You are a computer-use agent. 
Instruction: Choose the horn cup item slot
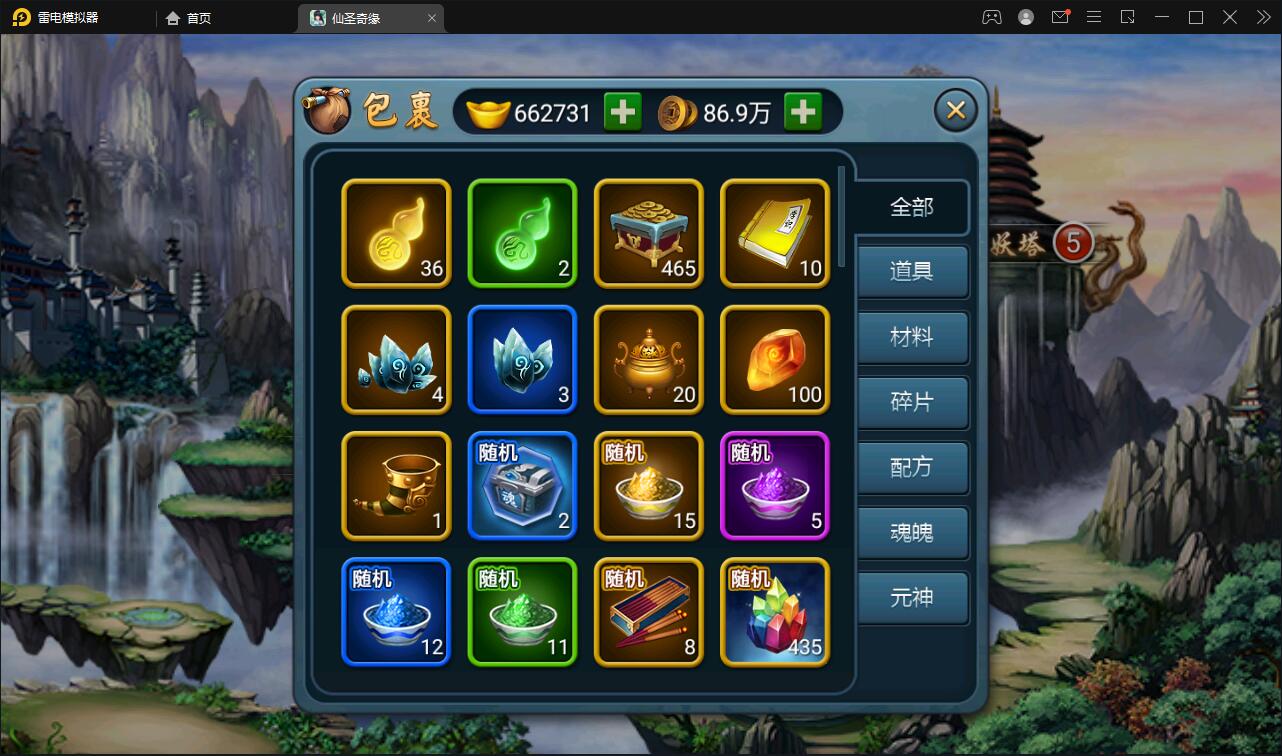(x=396, y=485)
